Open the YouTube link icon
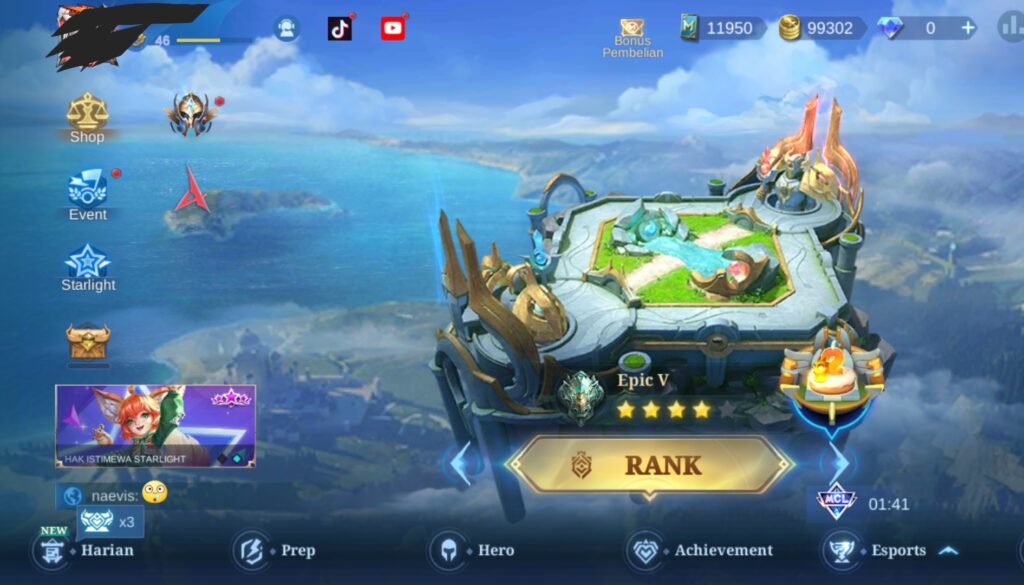The width and height of the screenshot is (1024, 585). click(x=393, y=28)
